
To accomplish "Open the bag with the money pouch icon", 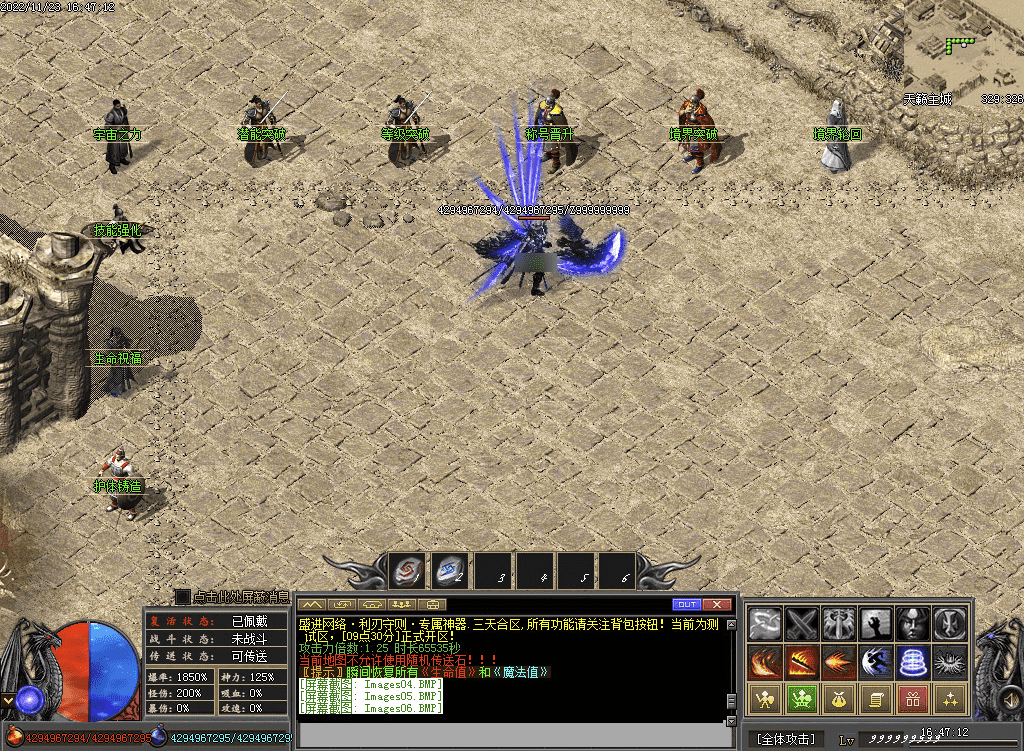I will [x=838, y=699].
